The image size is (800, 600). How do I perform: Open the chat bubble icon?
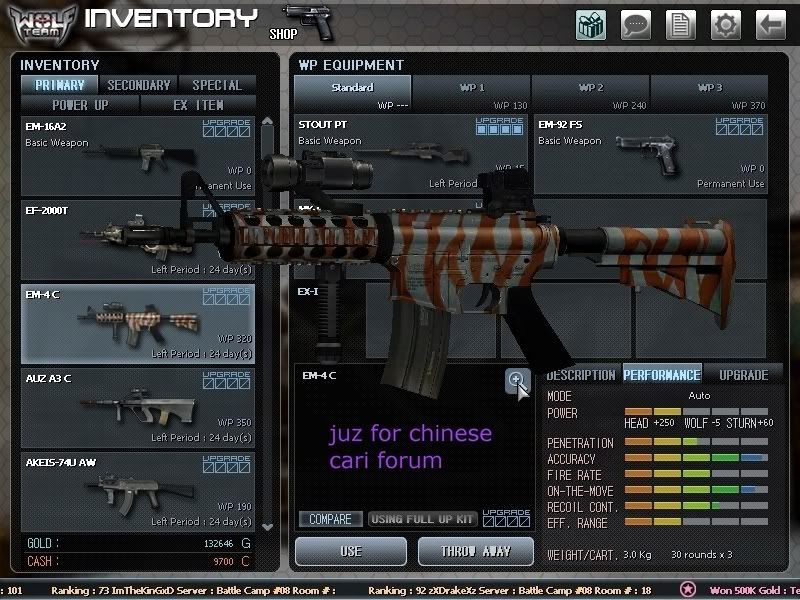pos(636,24)
